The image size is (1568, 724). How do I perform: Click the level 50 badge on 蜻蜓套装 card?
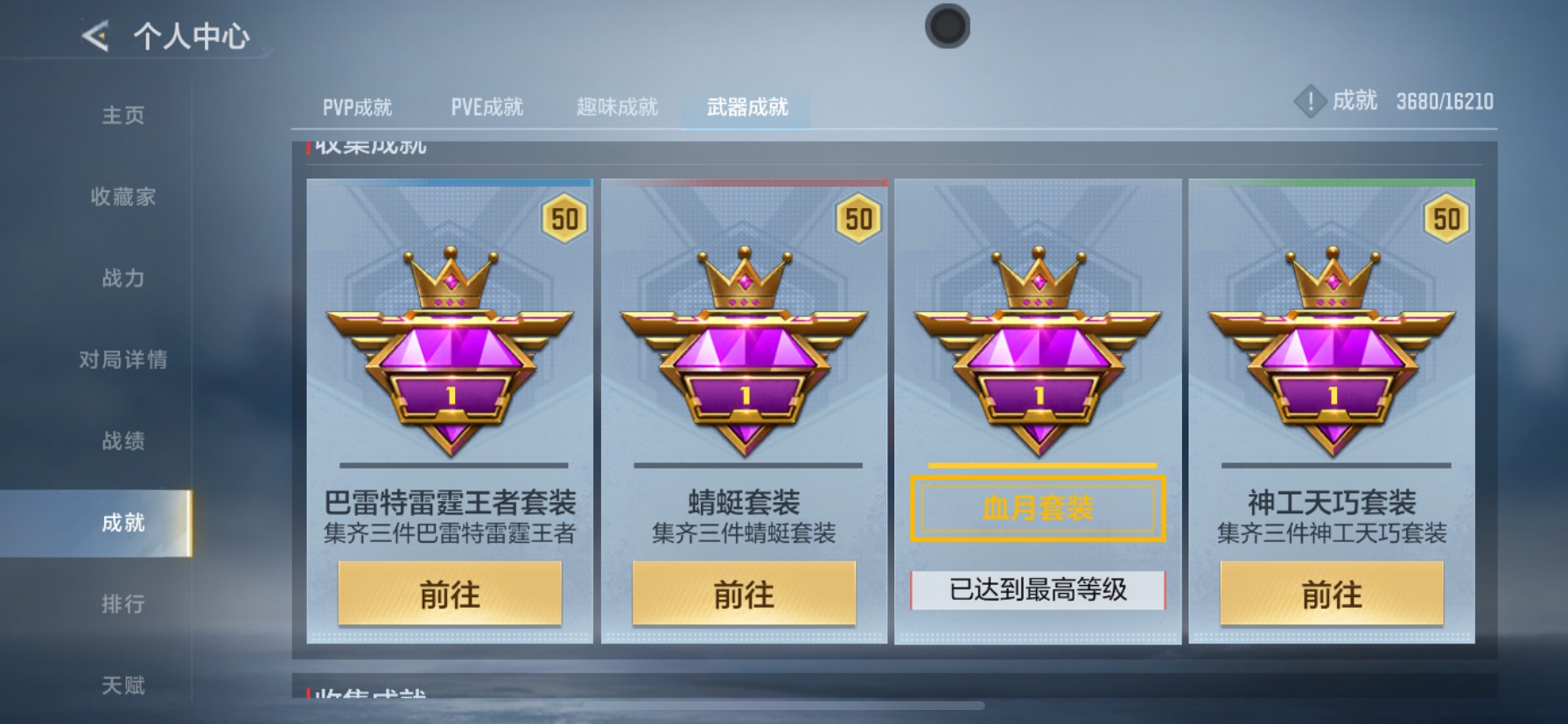(857, 219)
